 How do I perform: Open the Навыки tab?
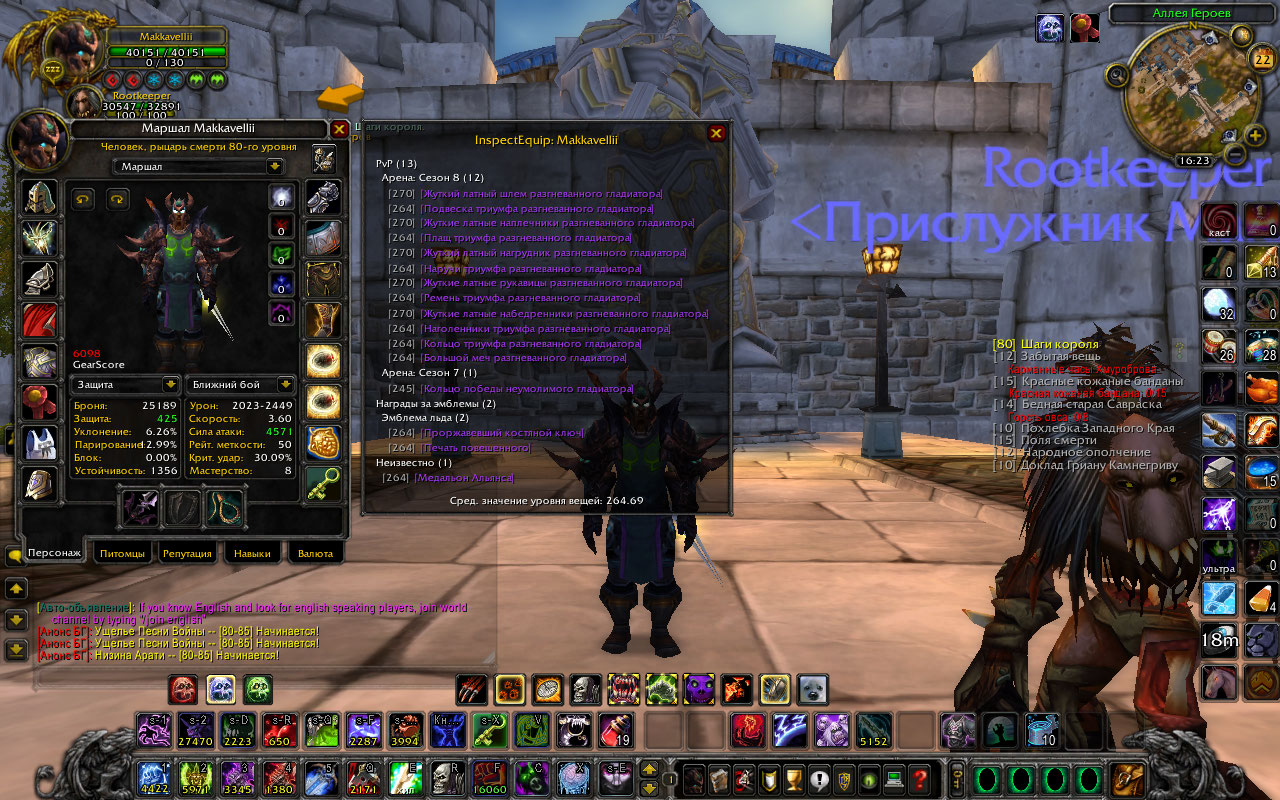[x=251, y=553]
